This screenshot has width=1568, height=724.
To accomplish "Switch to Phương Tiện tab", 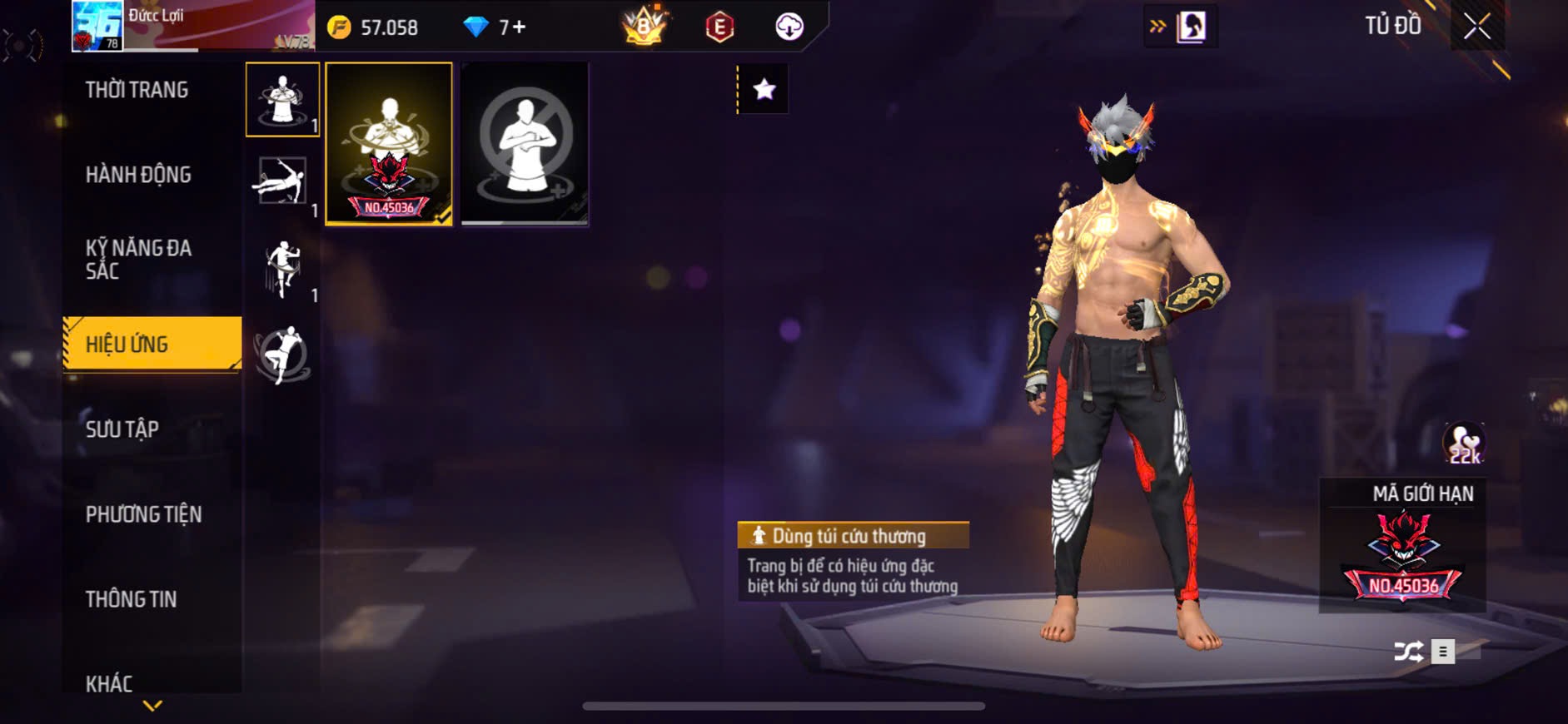I will pos(143,514).
